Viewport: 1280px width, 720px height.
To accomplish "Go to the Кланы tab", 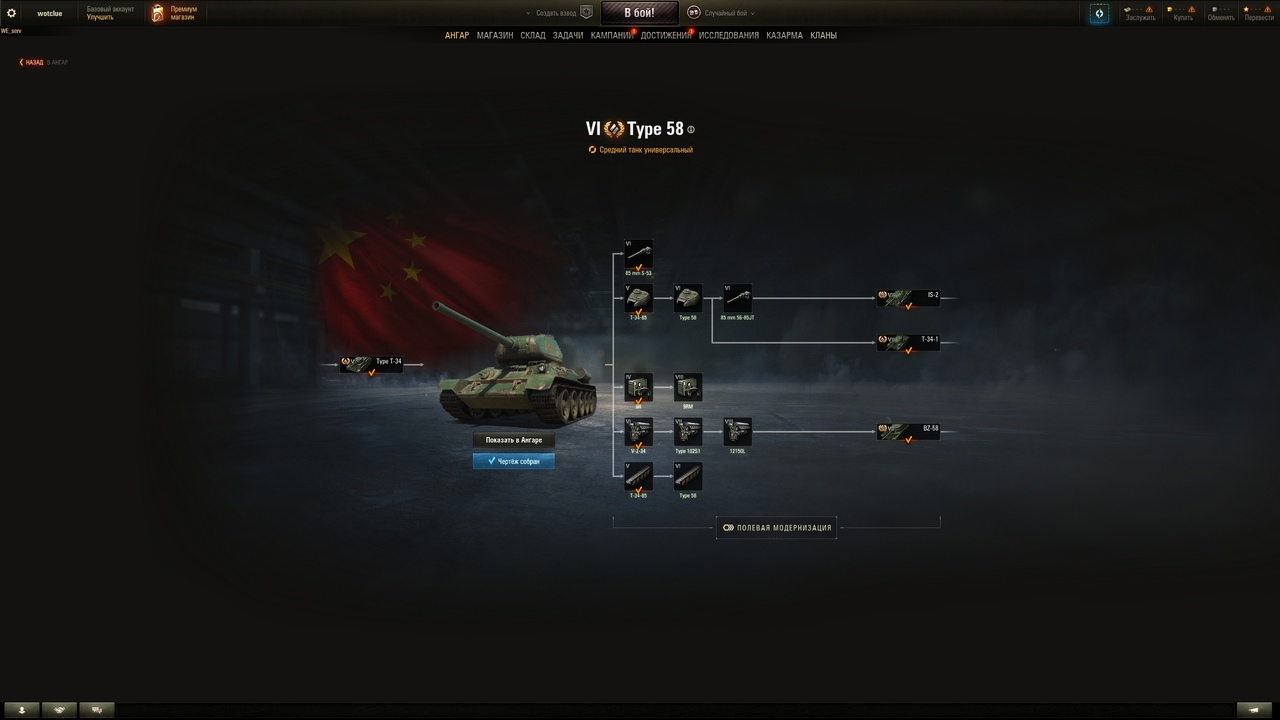I will tap(824, 35).
